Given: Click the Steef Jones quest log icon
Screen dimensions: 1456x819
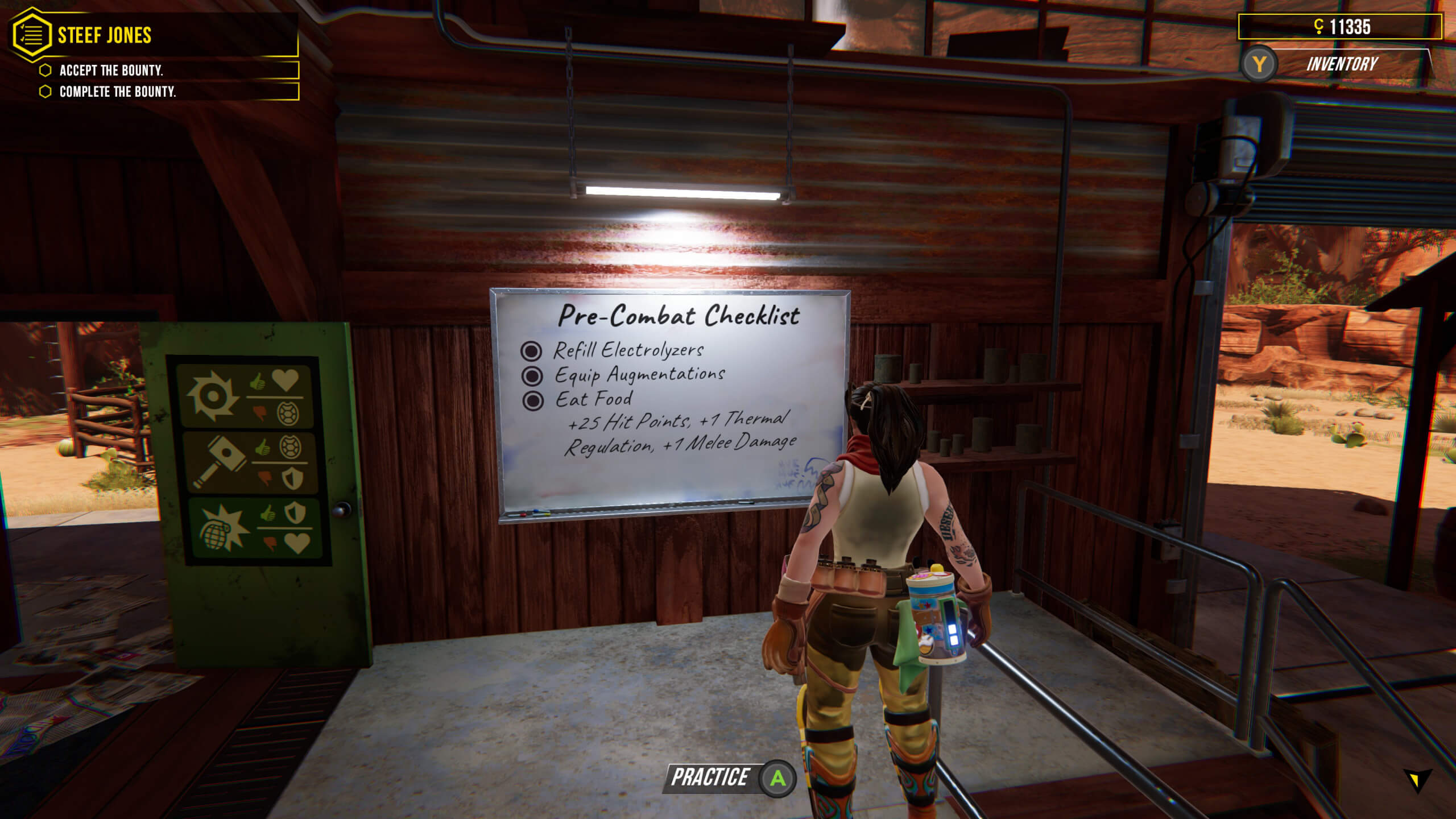Looking at the screenshot, I should pyautogui.click(x=32, y=34).
